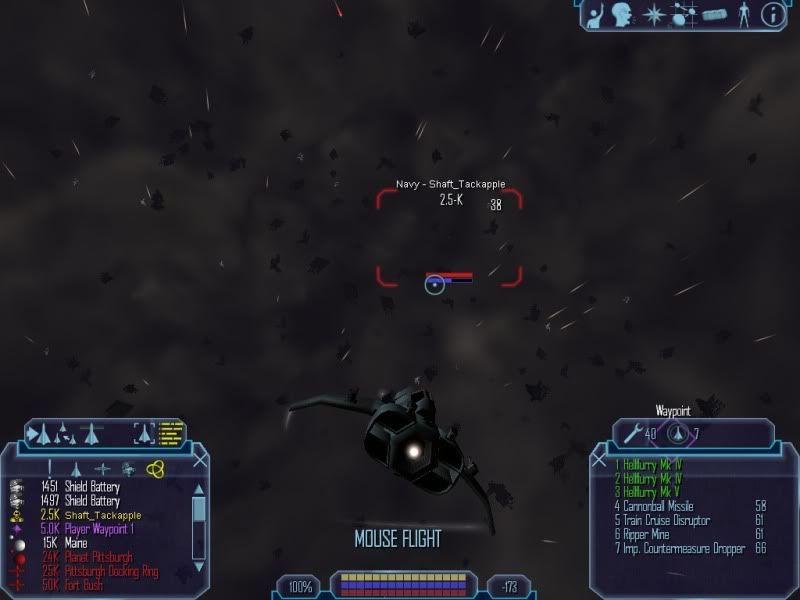Close the contact list panel
The image size is (800, 600).
coord(200,460)
